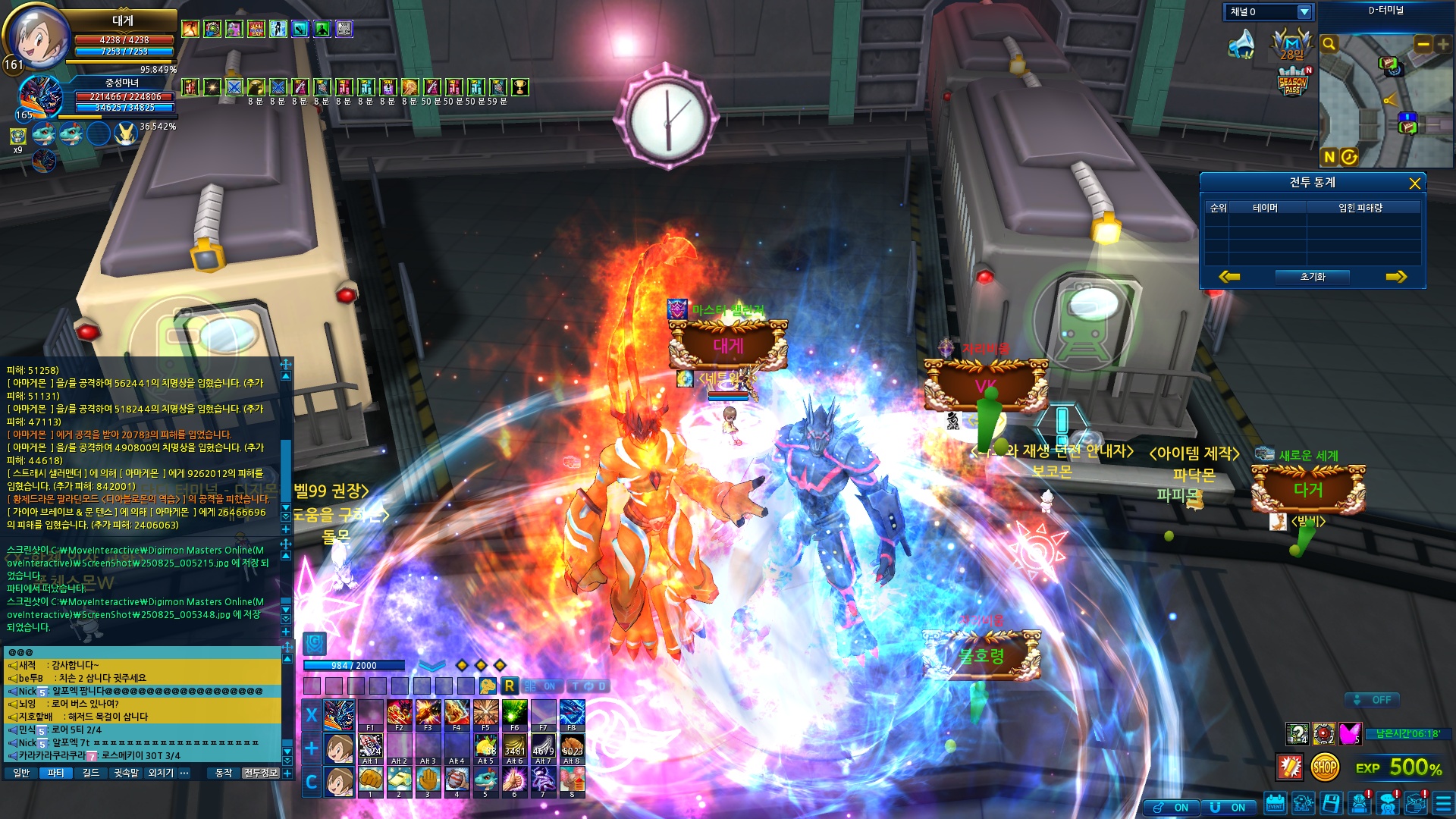Toggle the person icon OFF switch
The height and width of the screenshot is (819, 1456).
(1373, 700)
